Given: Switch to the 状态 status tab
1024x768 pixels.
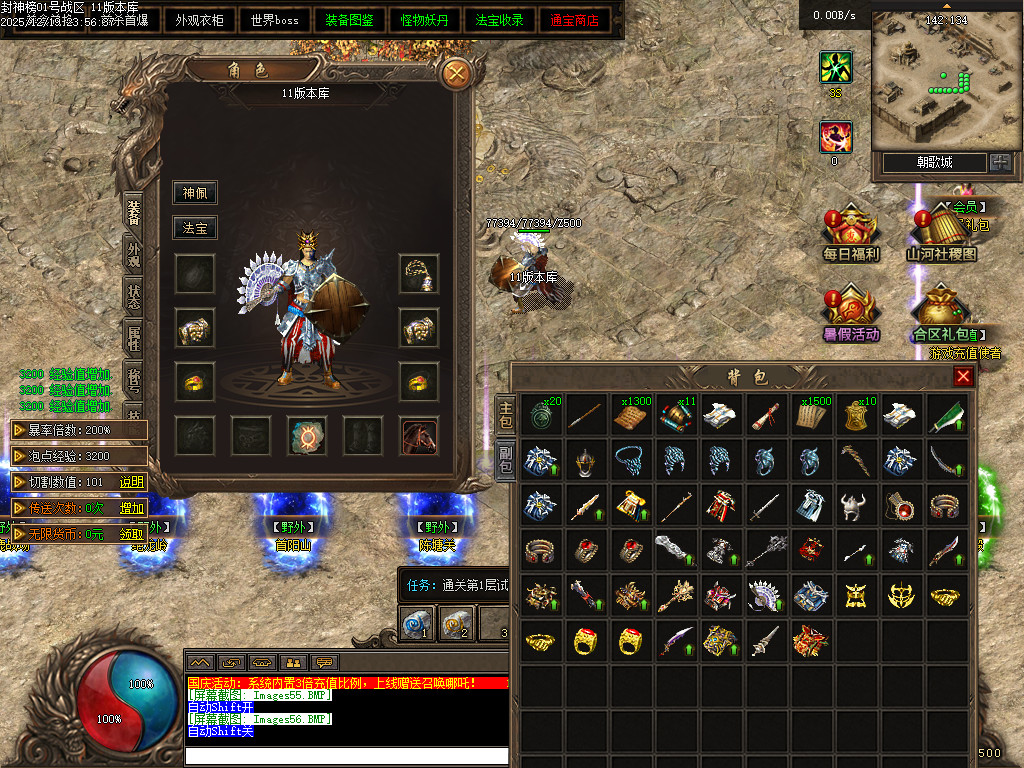Looking at the screenshot, I should [x=133, y=296].
